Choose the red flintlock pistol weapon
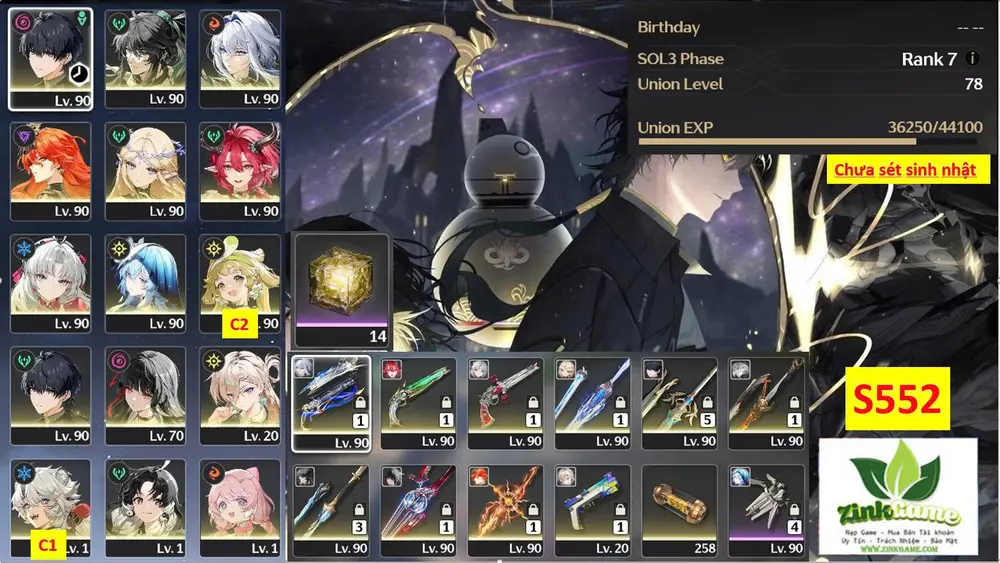1000x563 pixels. (x=505, y=401)
